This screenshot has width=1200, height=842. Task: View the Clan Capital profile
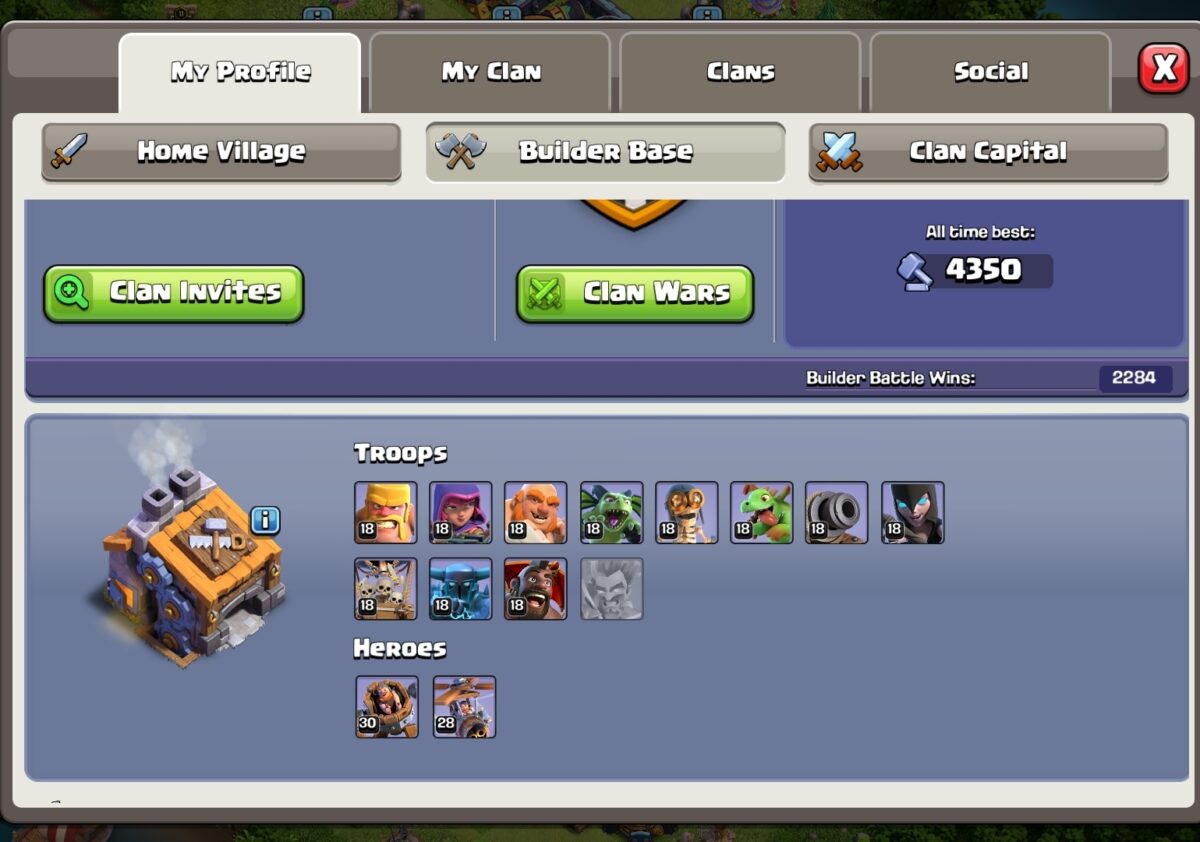[988, 152]
